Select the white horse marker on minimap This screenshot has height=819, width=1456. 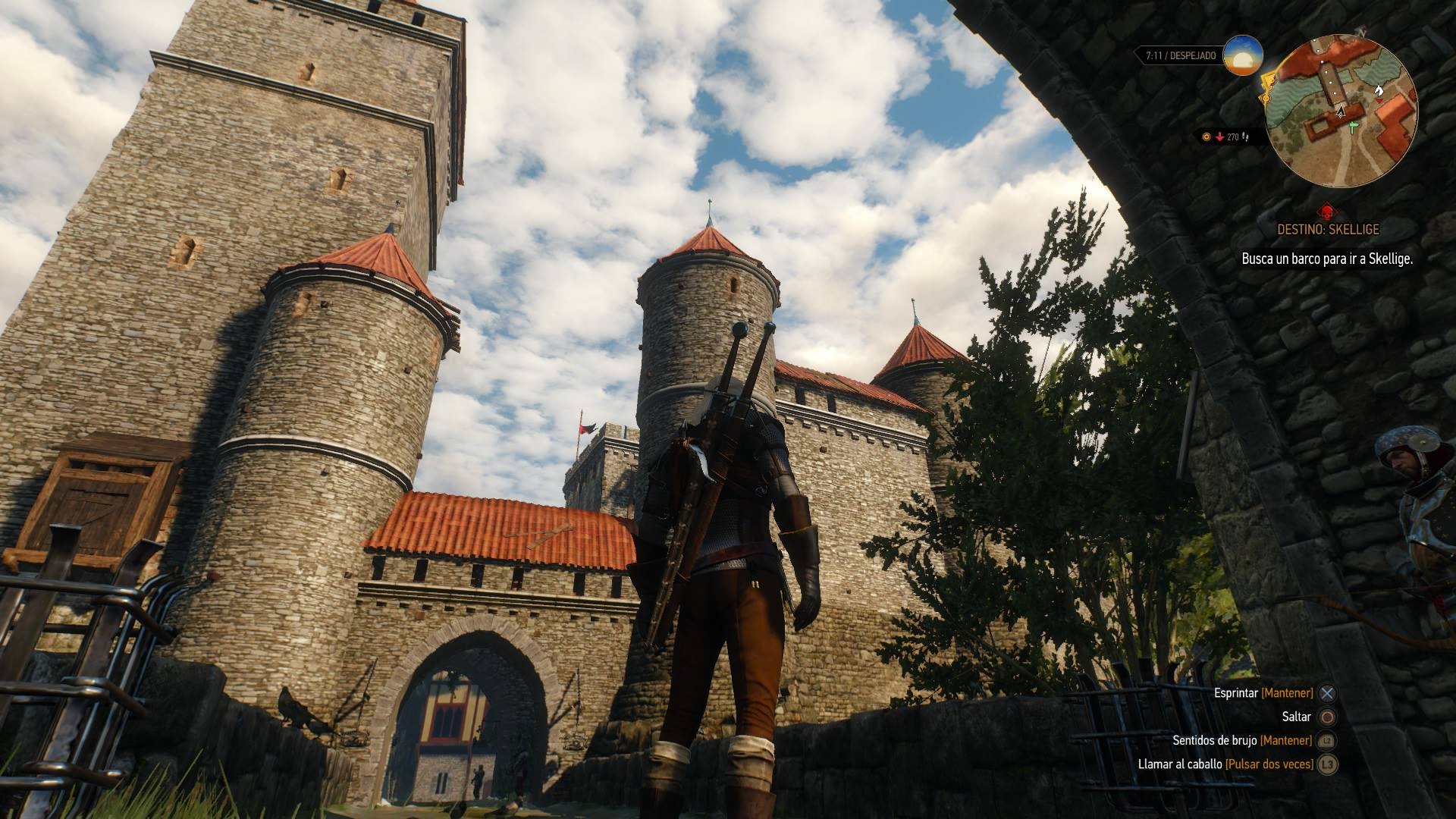(1379, 90)
